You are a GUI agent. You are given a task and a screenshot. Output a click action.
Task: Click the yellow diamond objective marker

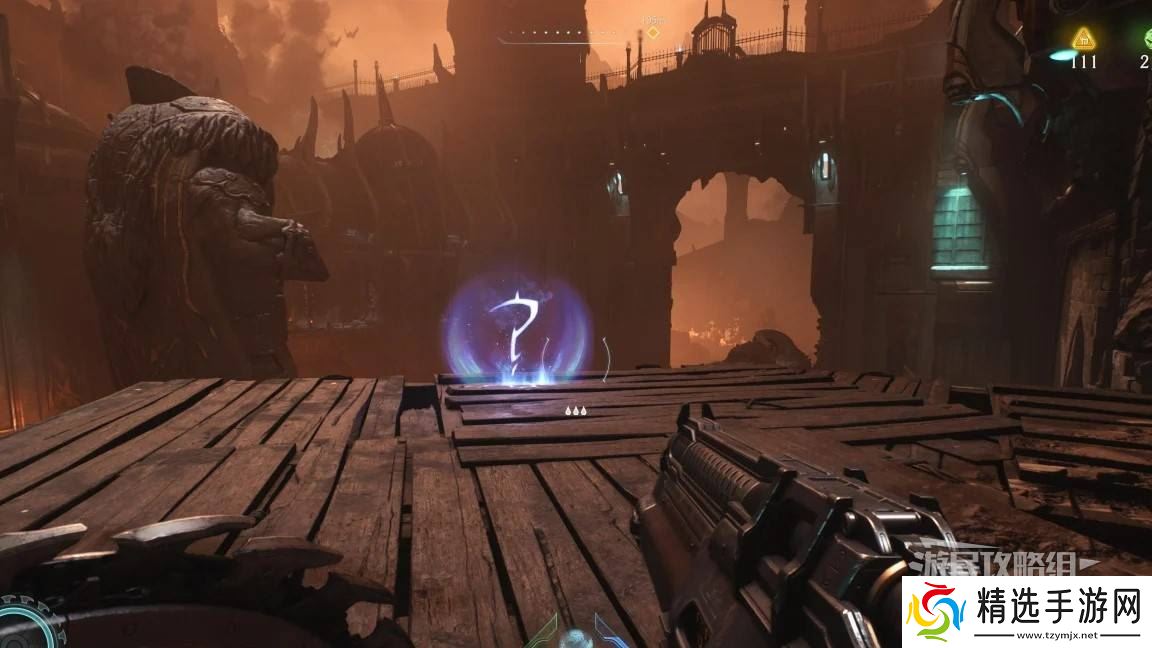652,33
